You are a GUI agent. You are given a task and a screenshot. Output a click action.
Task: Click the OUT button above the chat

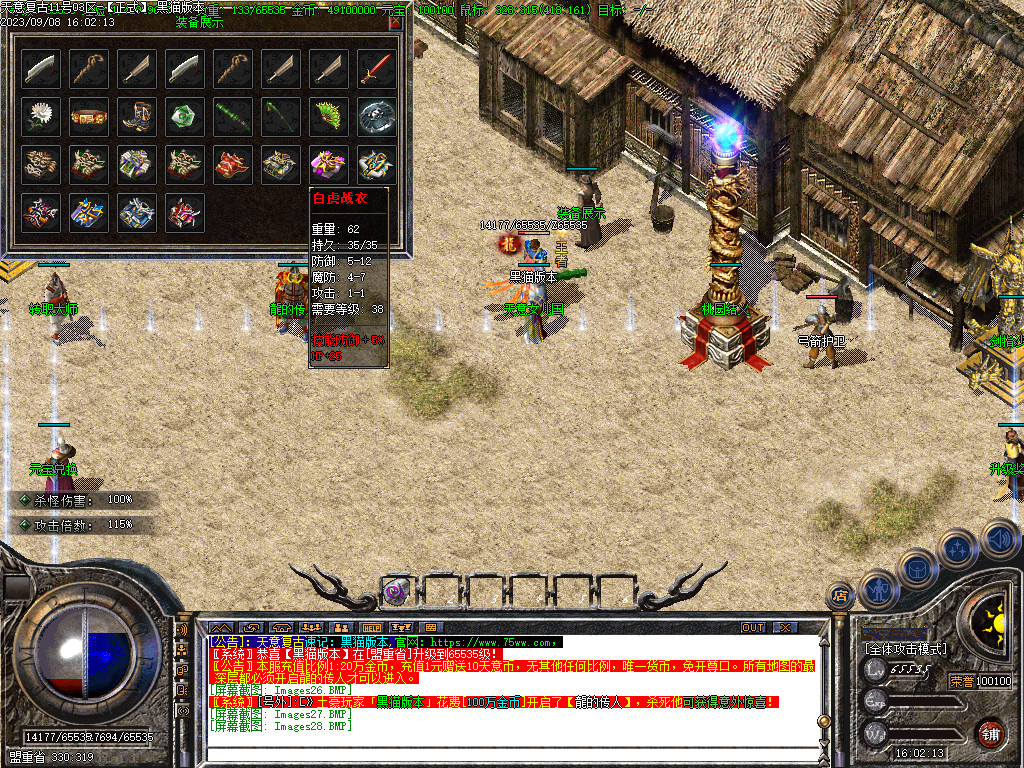(x=753, y=628)
